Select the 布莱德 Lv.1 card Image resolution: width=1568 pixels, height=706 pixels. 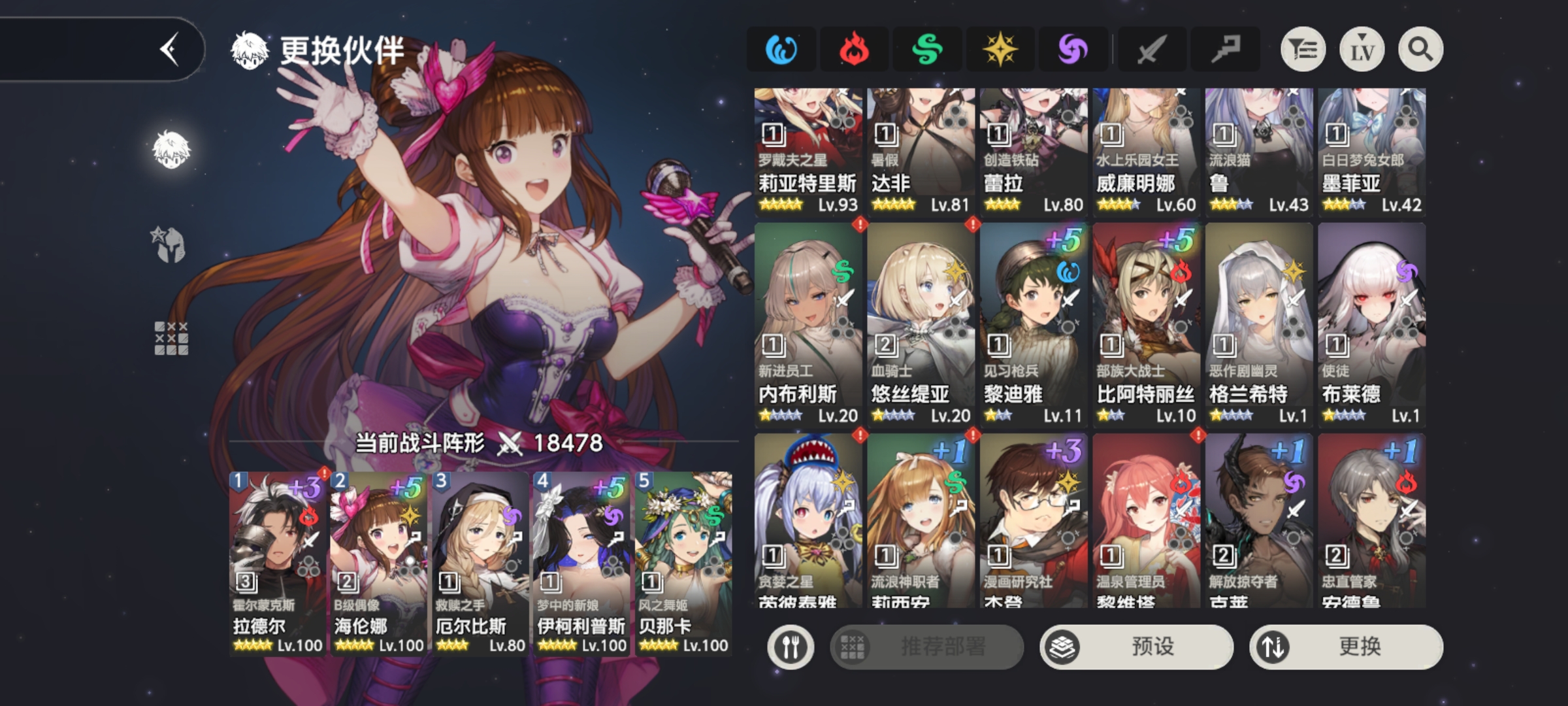click(1371, 324)
